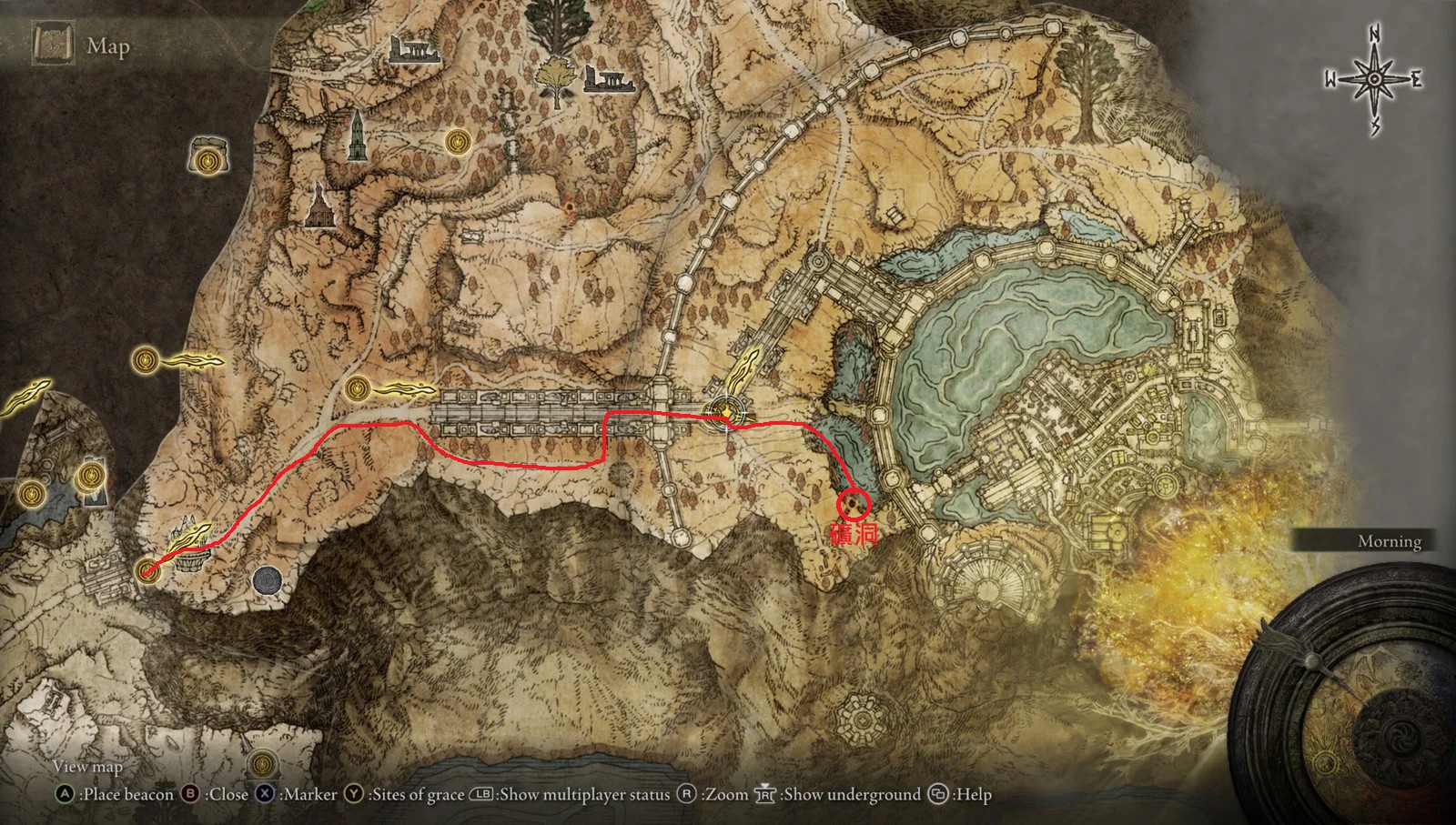Click the compass rose

coord(1374,79)
